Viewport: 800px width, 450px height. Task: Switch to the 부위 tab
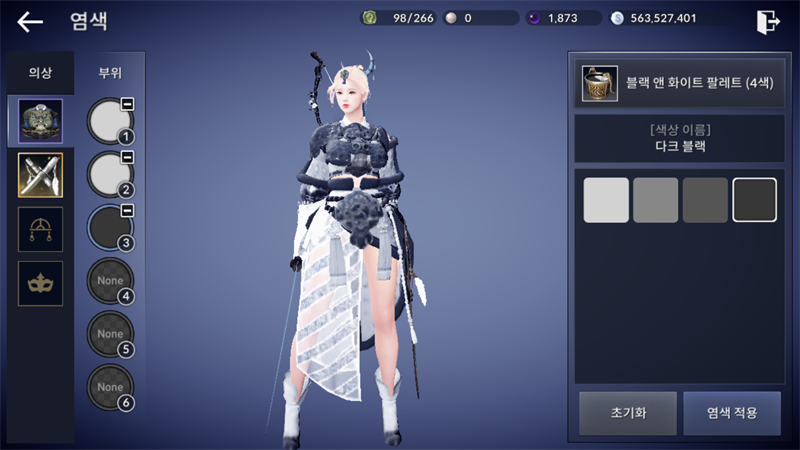coord(110,72)
